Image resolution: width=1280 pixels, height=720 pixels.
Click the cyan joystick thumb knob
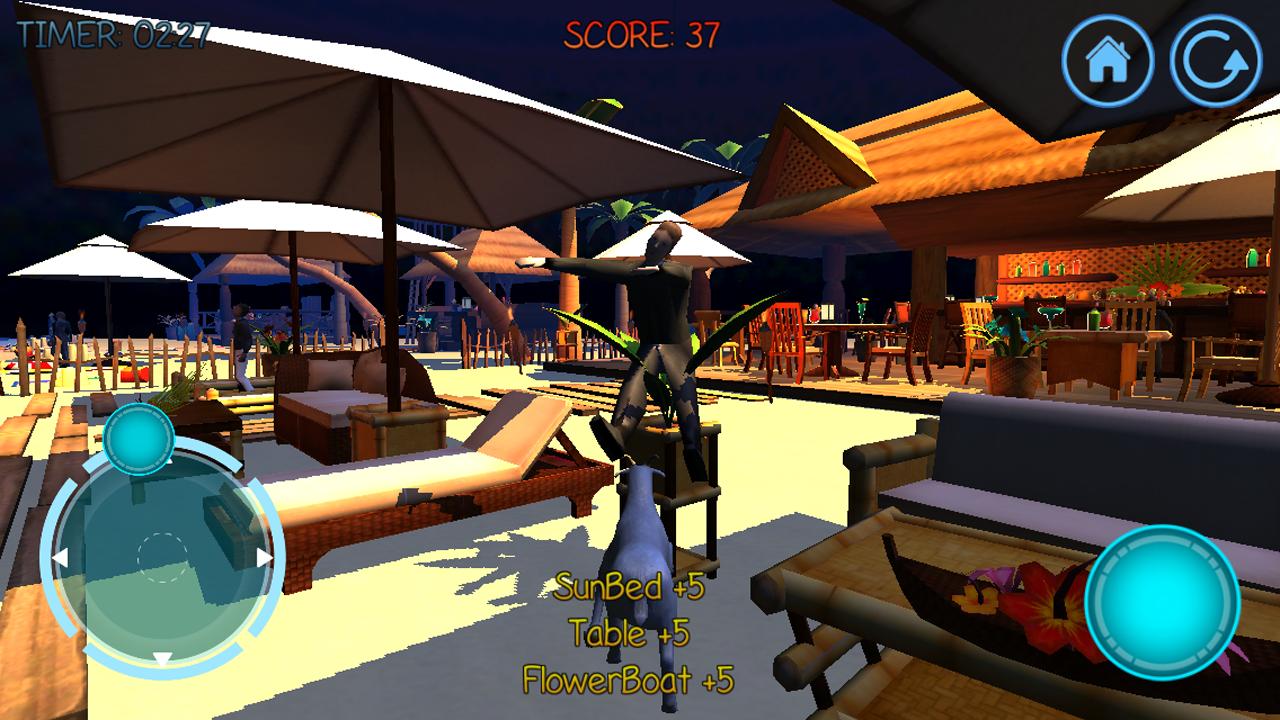(139, 439)
